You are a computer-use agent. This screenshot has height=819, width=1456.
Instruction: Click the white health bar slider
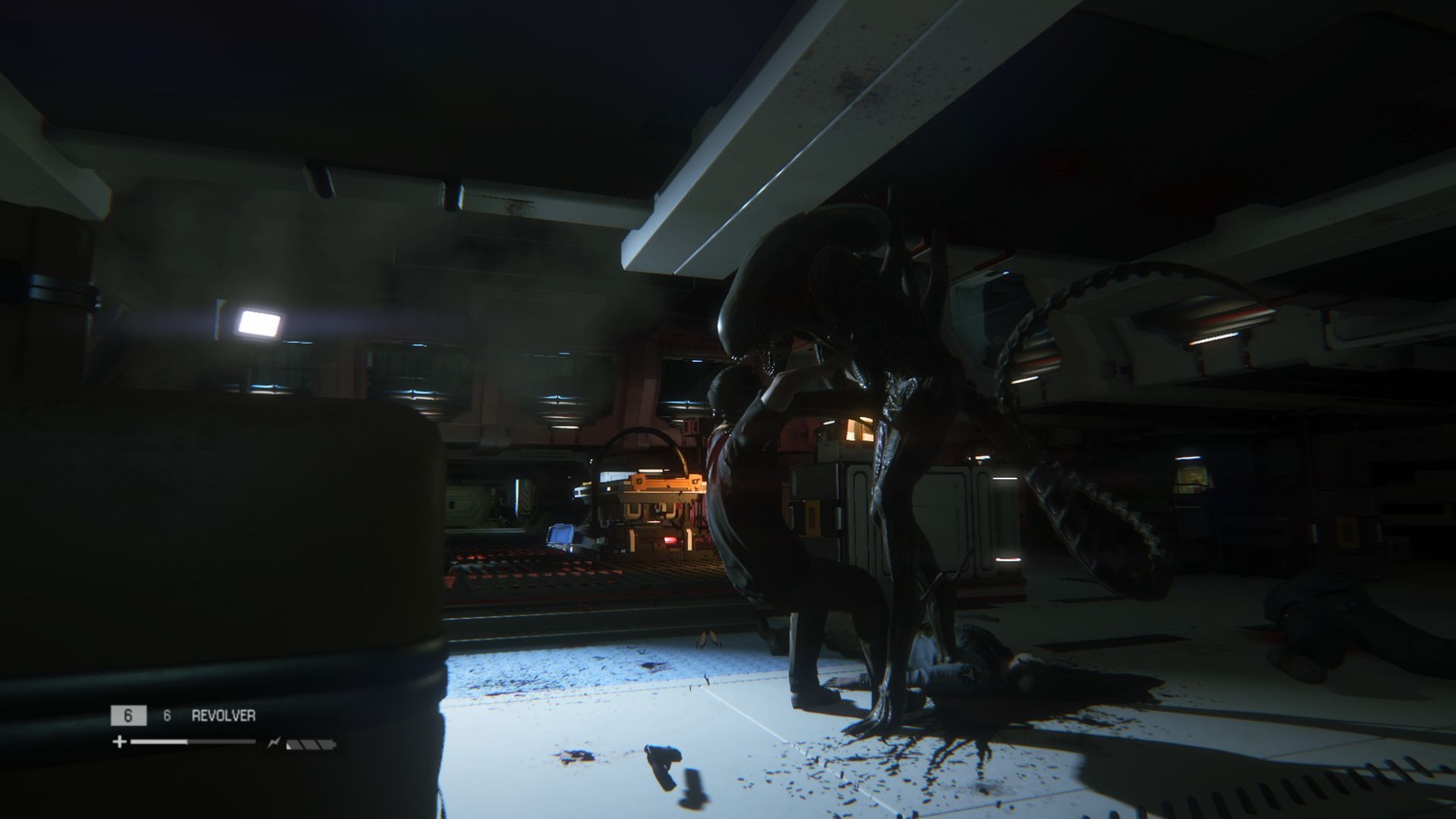coord(187,741)
